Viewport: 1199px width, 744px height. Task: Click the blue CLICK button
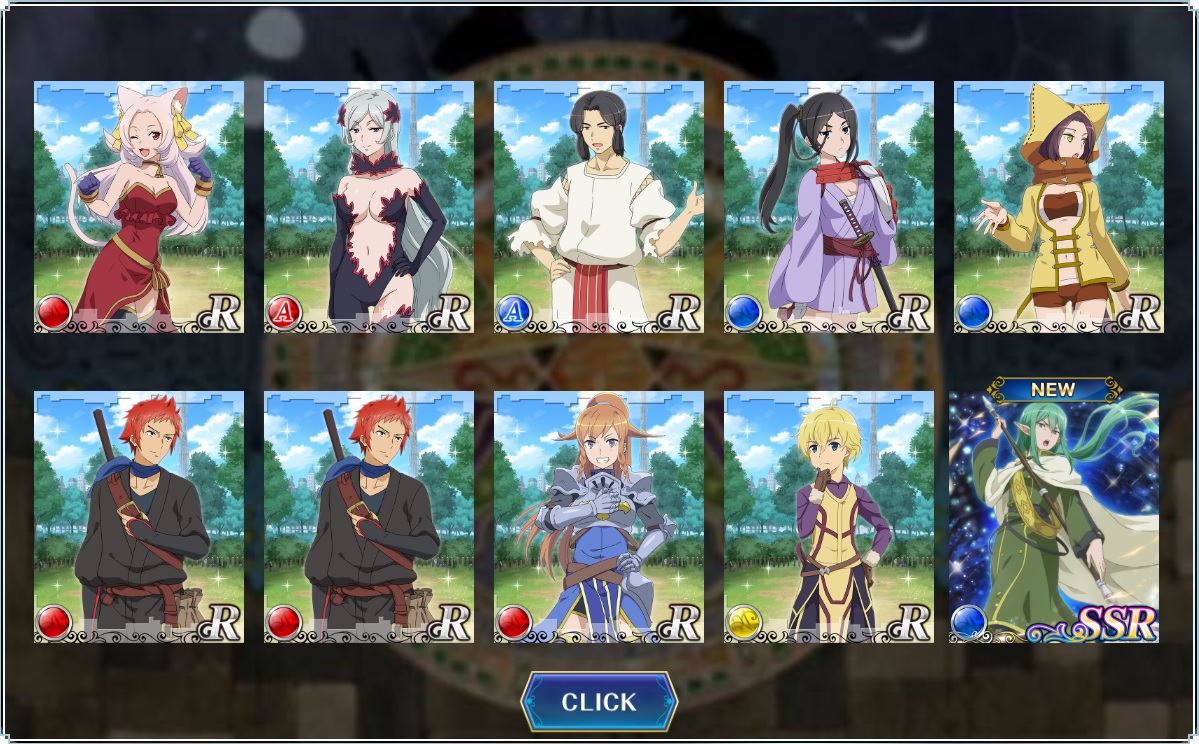click(x=599, y=702)
